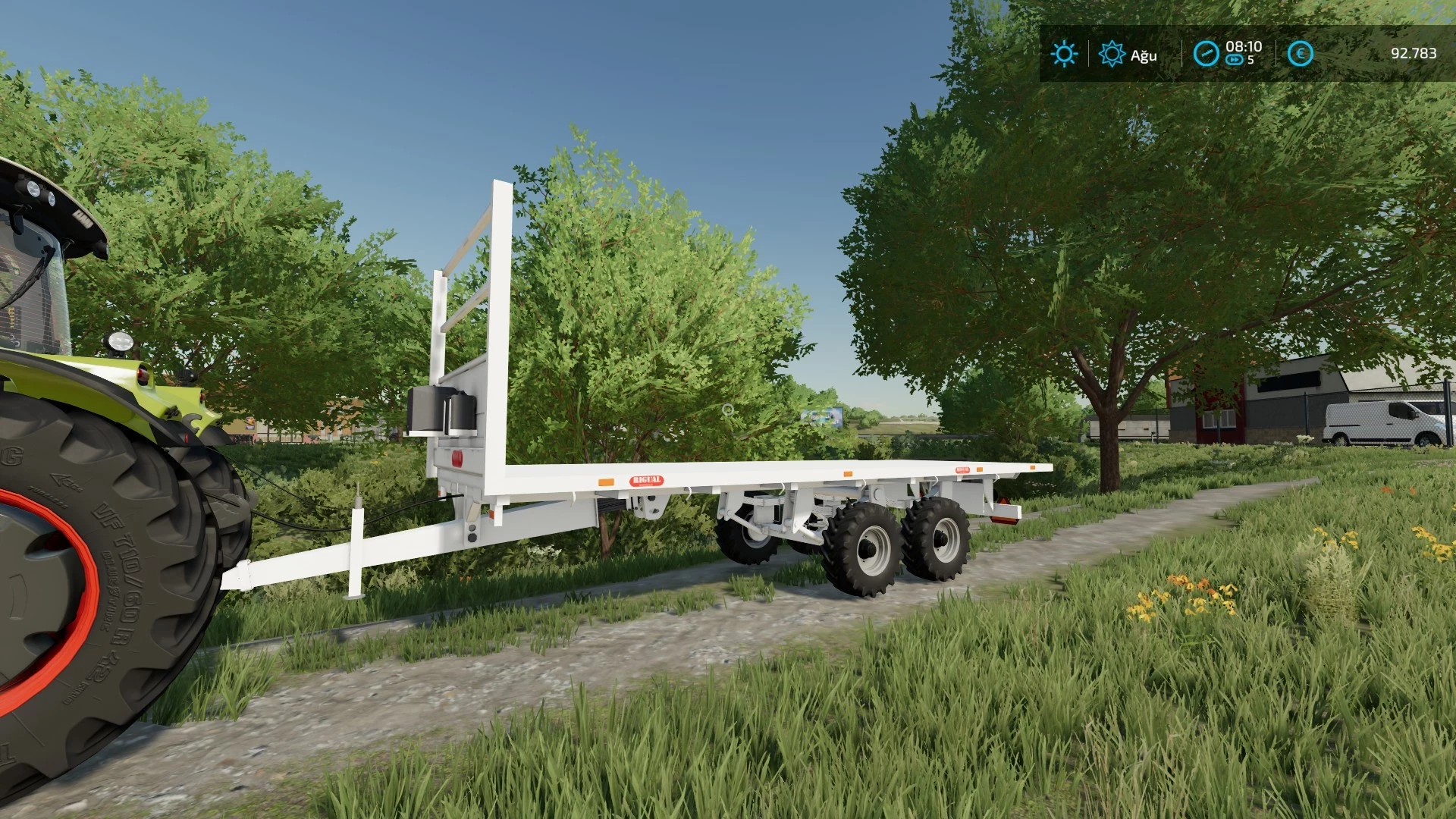Click the orange side marker reflector
The width and height of the screenshot is (1456, 819).
click(606, 482)
